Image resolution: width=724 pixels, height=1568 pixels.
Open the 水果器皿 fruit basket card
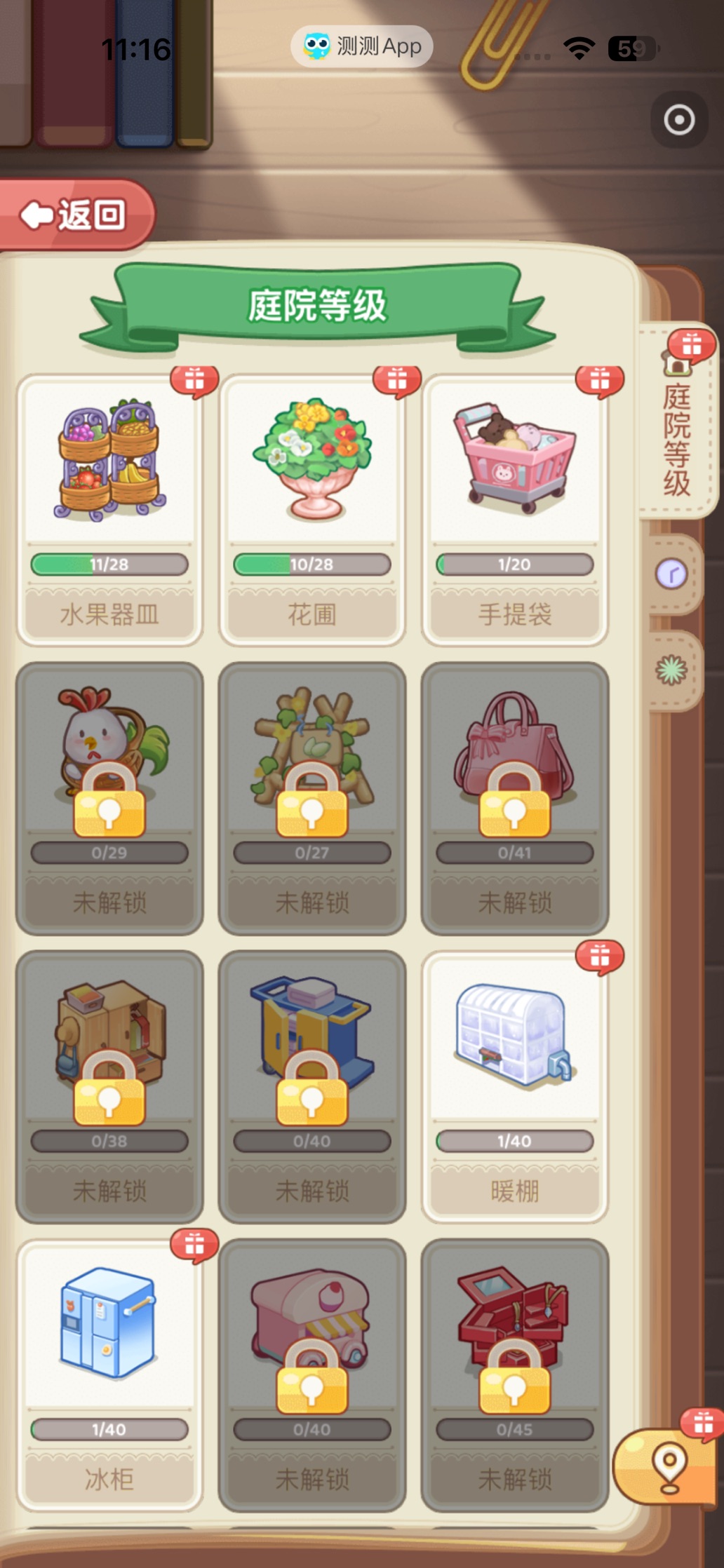pyautogui.click(x=109, y=508)
